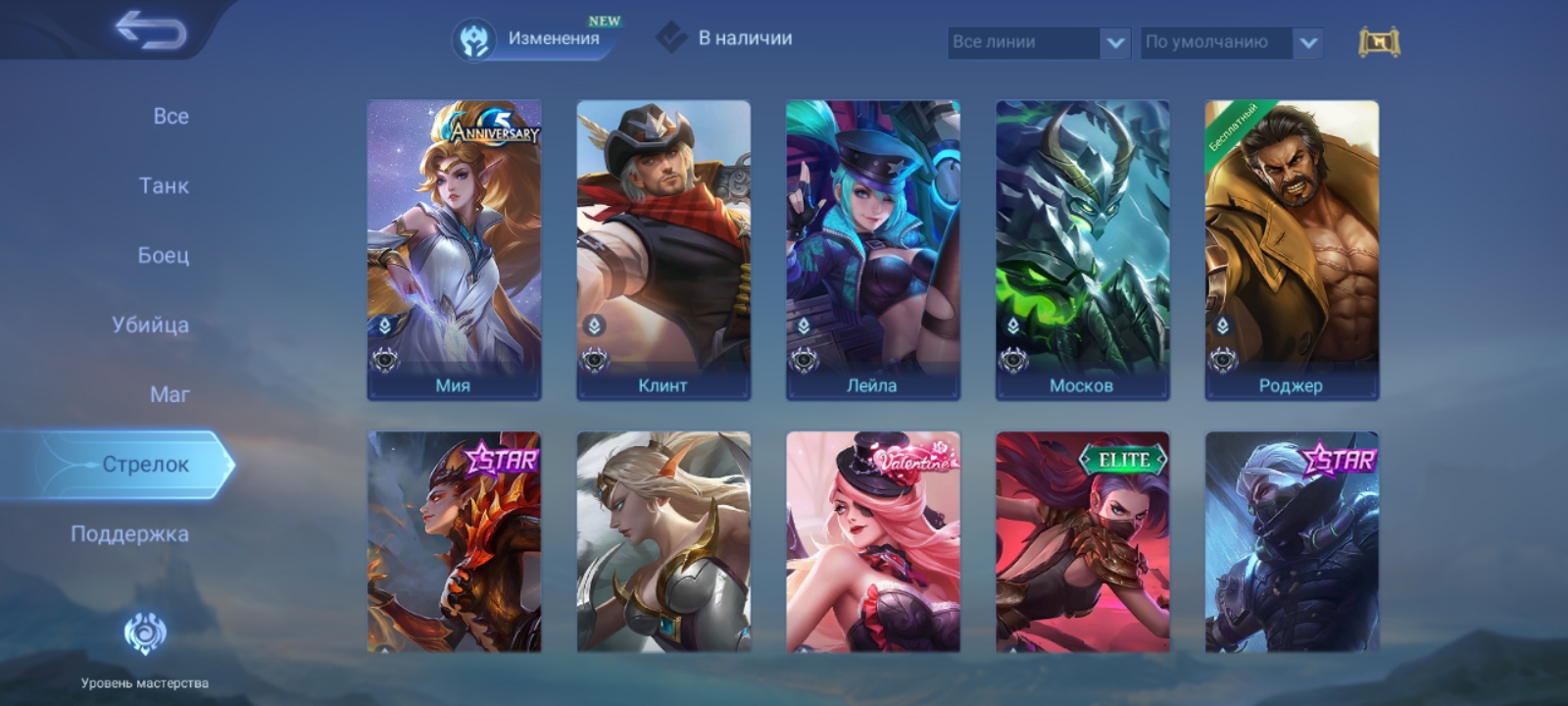Select the hero card Мия
Screen dimensions: 1568x706
[454, 250]
